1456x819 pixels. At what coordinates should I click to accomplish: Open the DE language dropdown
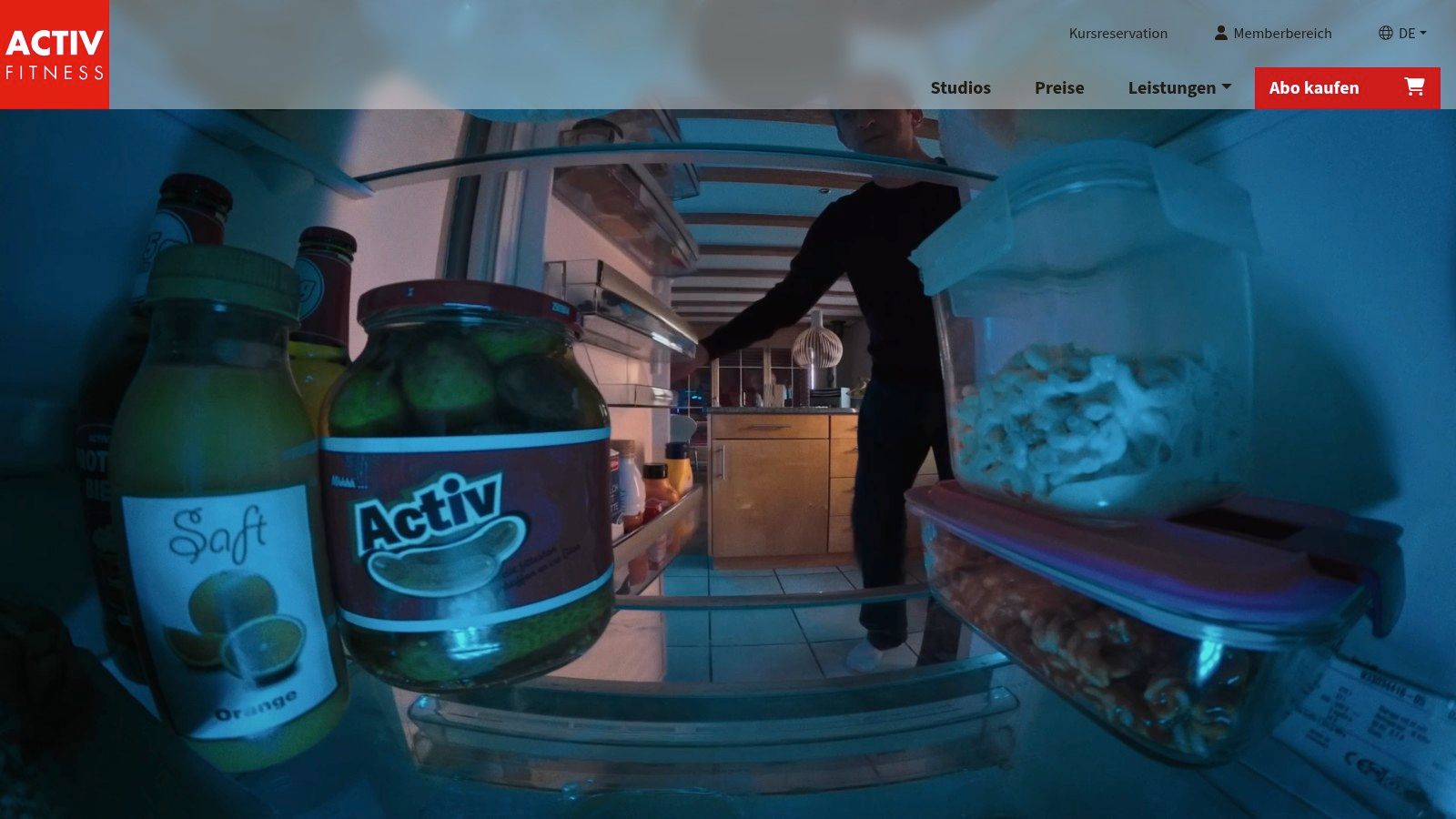(x=1402, y=34)
